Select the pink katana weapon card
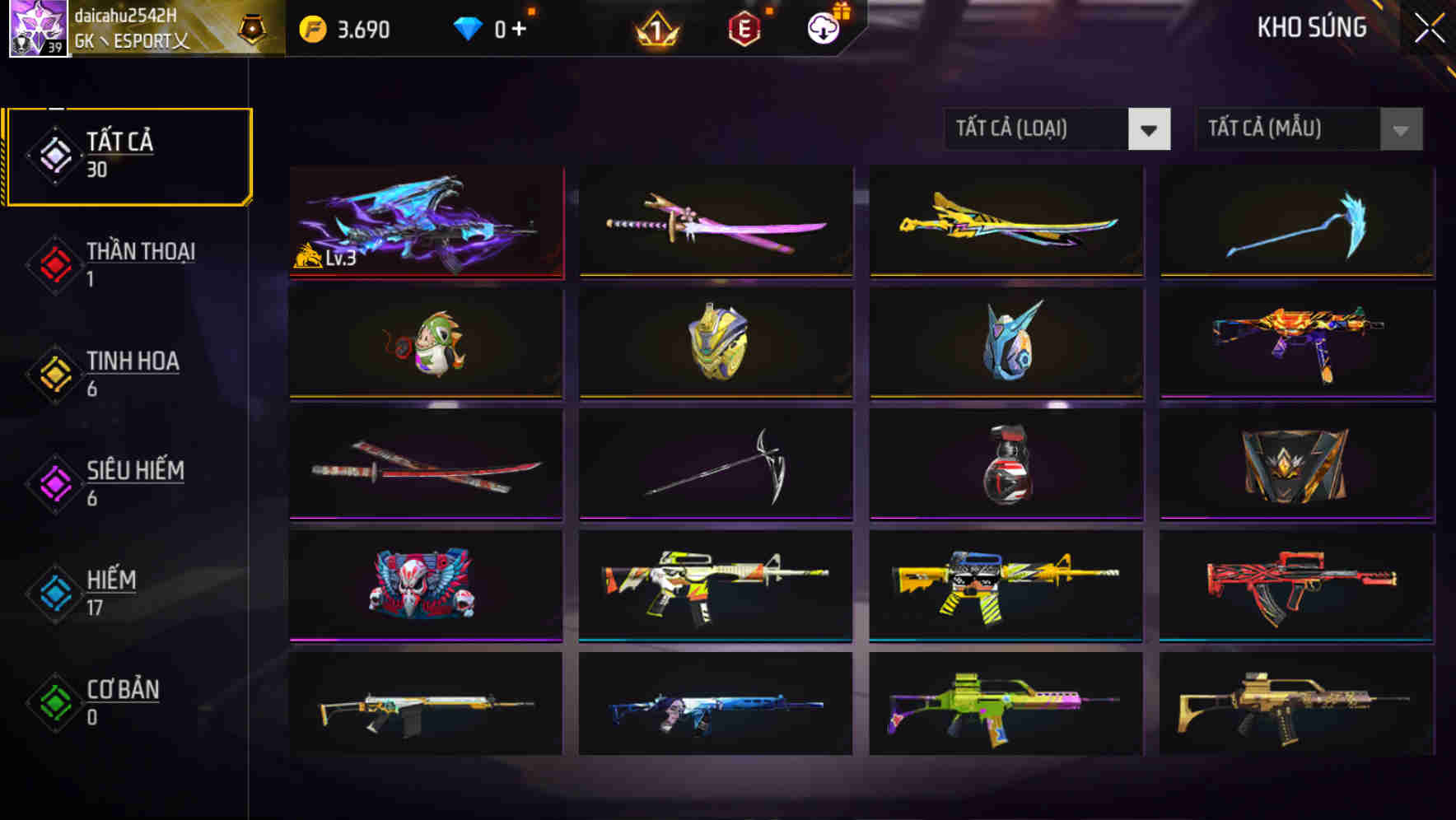 pyautogui.click(x=715, y=221)
